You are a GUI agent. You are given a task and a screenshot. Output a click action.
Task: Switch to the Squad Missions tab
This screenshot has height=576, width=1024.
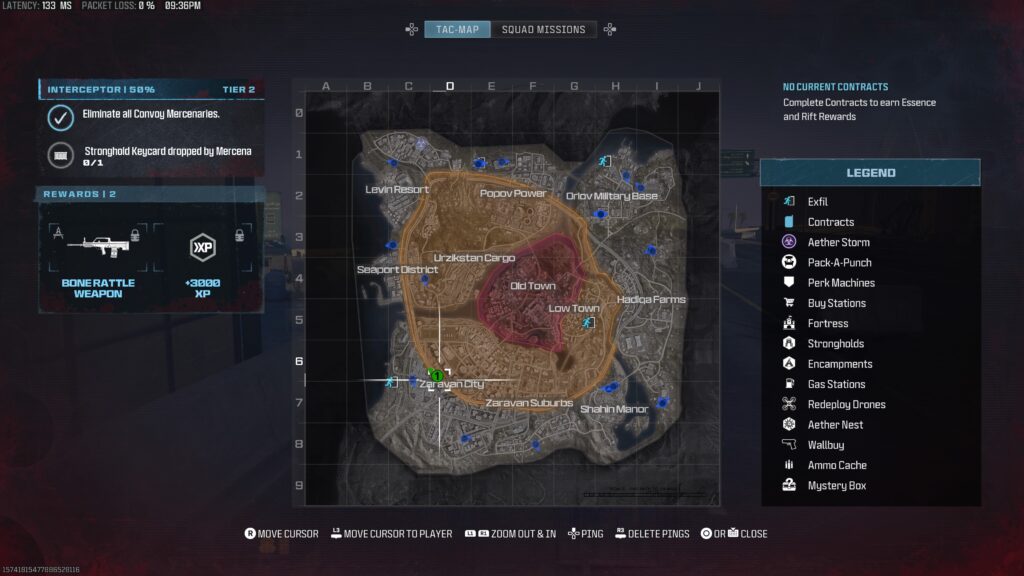543,30
